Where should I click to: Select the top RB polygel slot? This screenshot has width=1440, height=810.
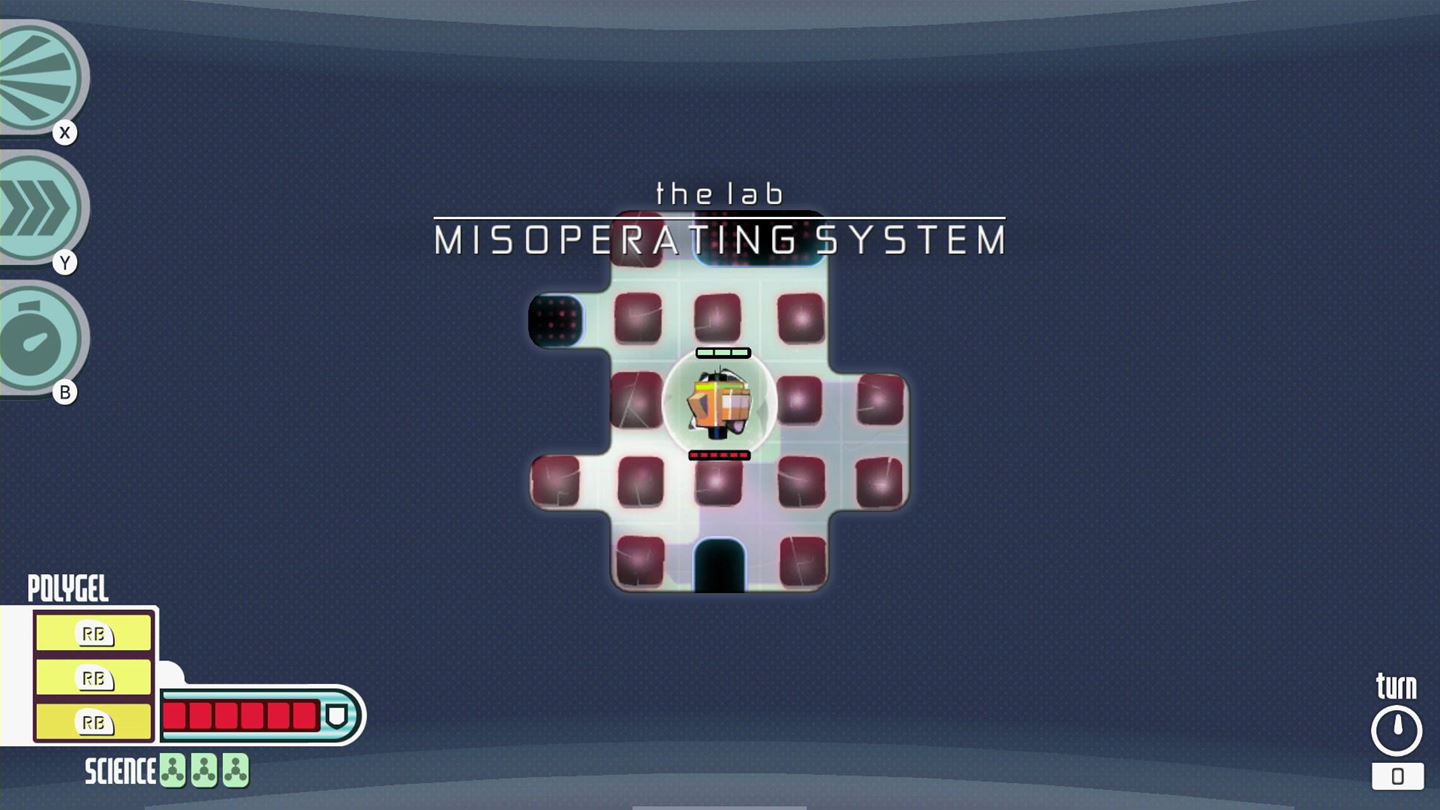click(x=94, y=633)
